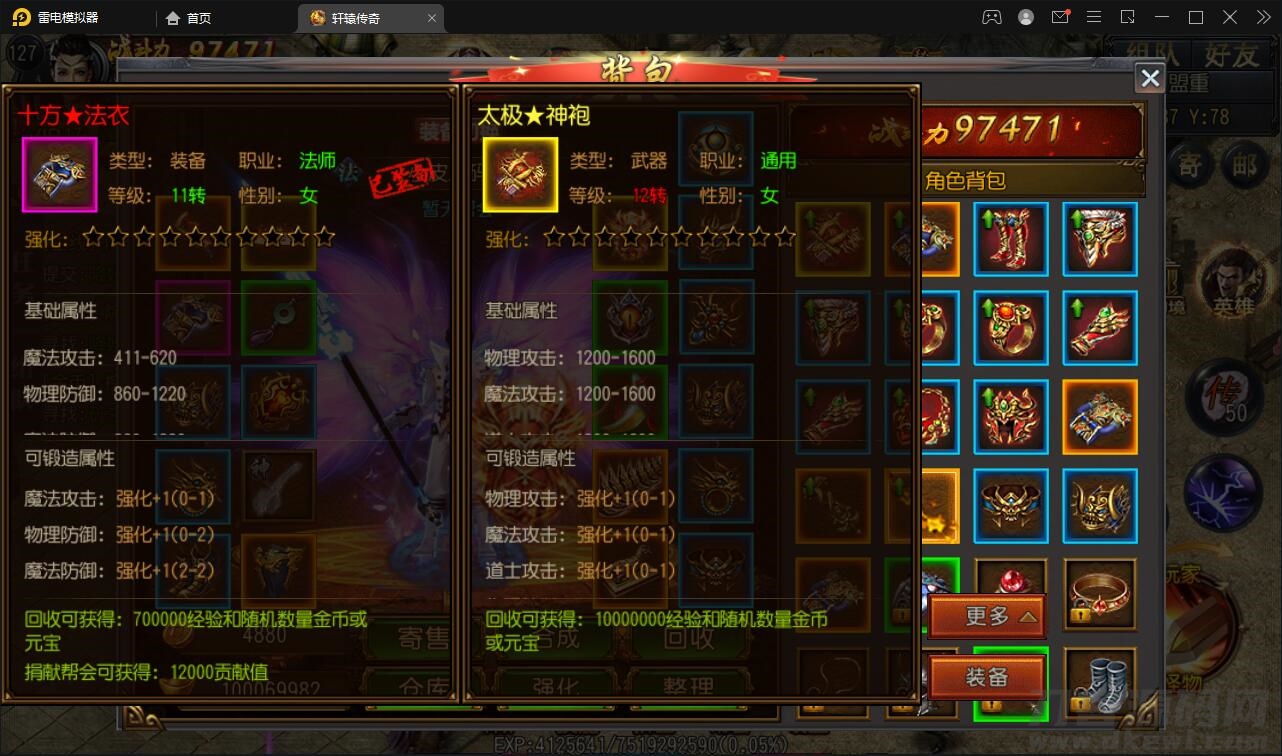Expand the emulator toolbar with the chevron
Viewport: 1282px width, 756px height.
coord(1262,17)
